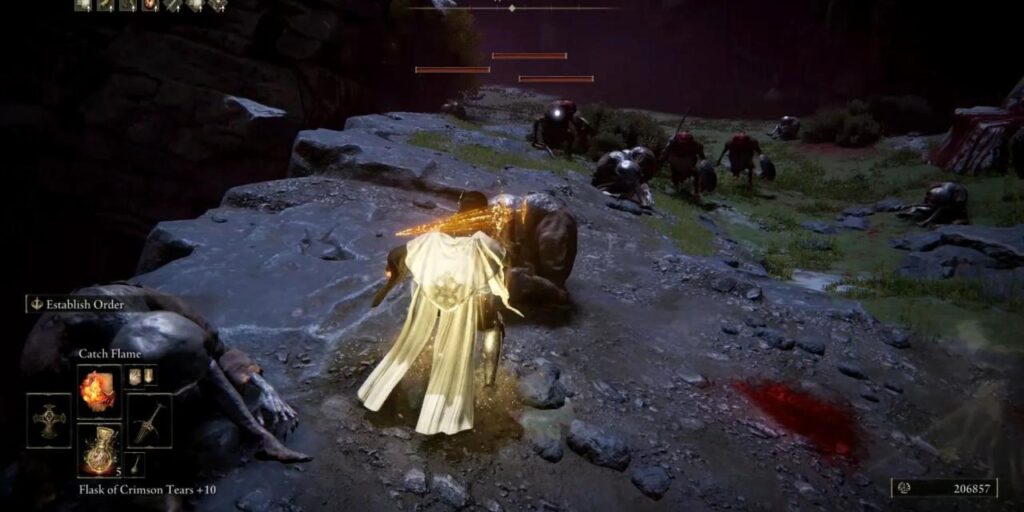Click the sacred seal left-hand armament slot
This screenshot has height=512, width=1024.
pos(49,420)
